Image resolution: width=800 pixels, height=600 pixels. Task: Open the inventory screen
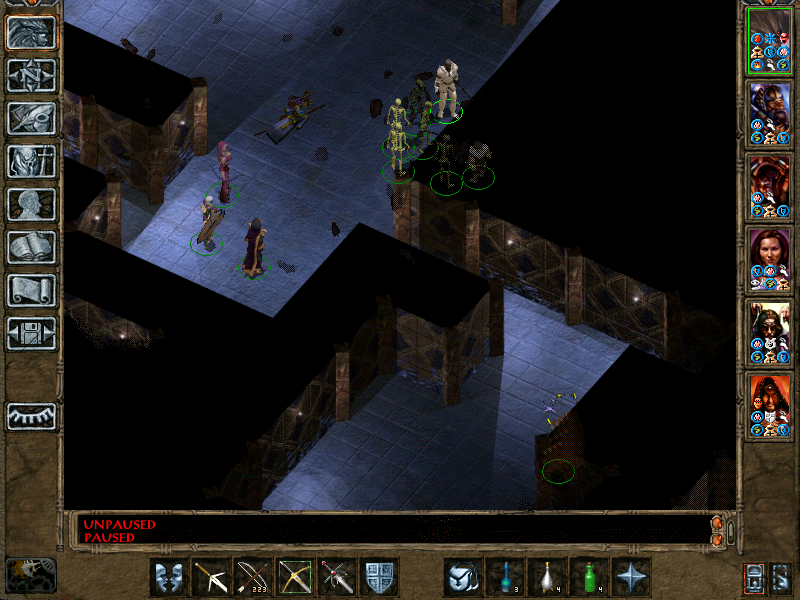31,161
